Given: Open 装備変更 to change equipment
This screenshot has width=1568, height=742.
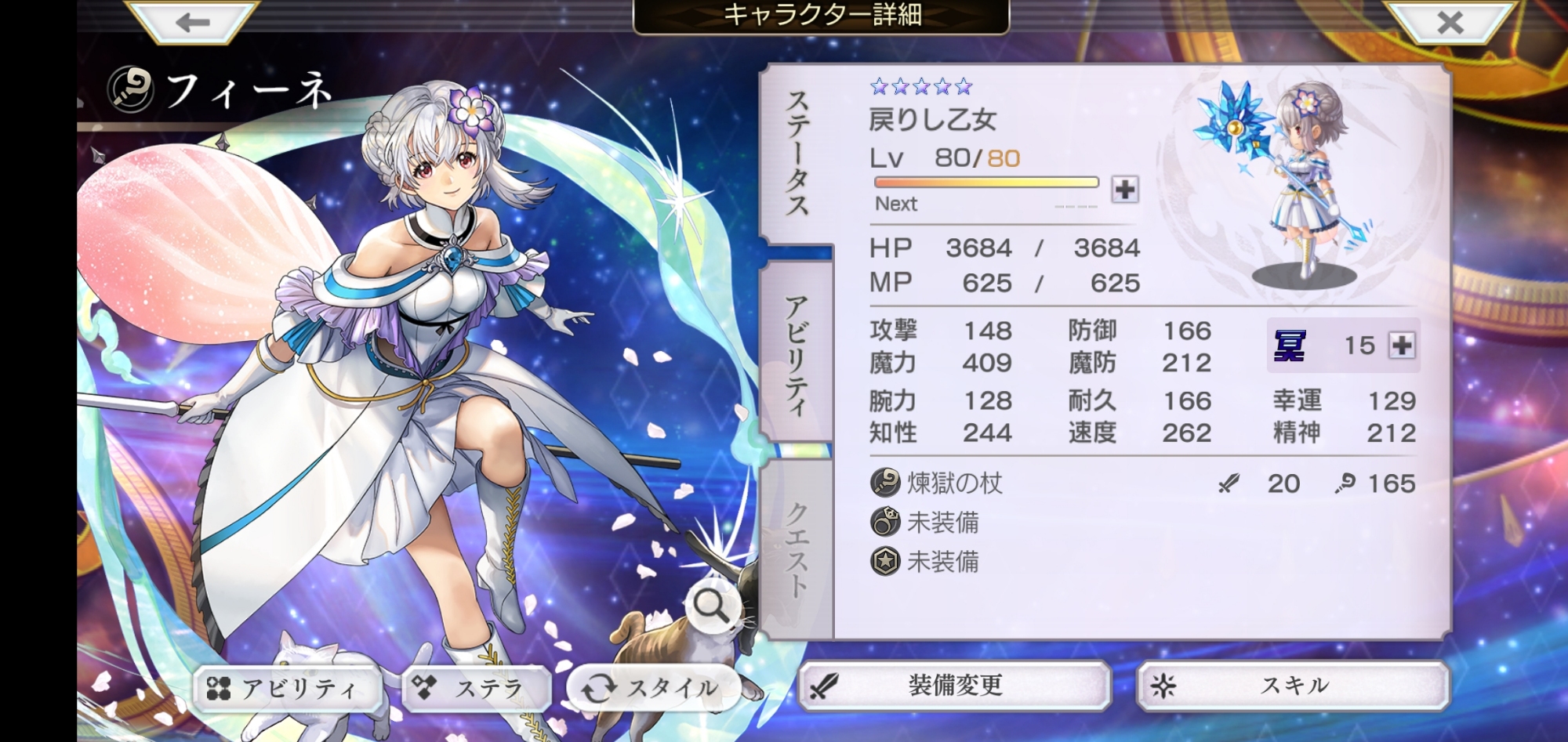Looking at the screenshot, I should click(x=955, y=686).
